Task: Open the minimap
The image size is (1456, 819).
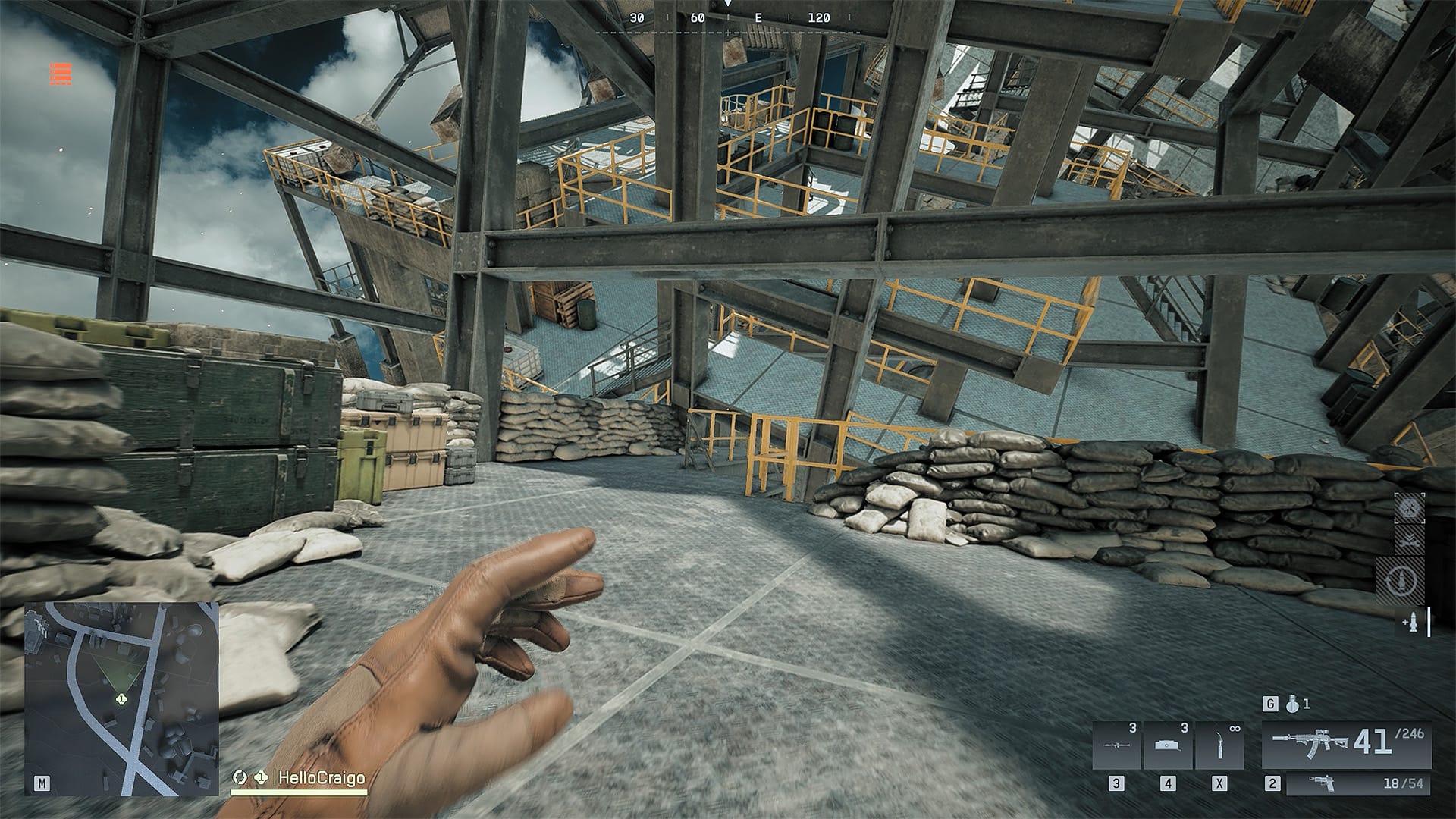Action: [121, 698]
